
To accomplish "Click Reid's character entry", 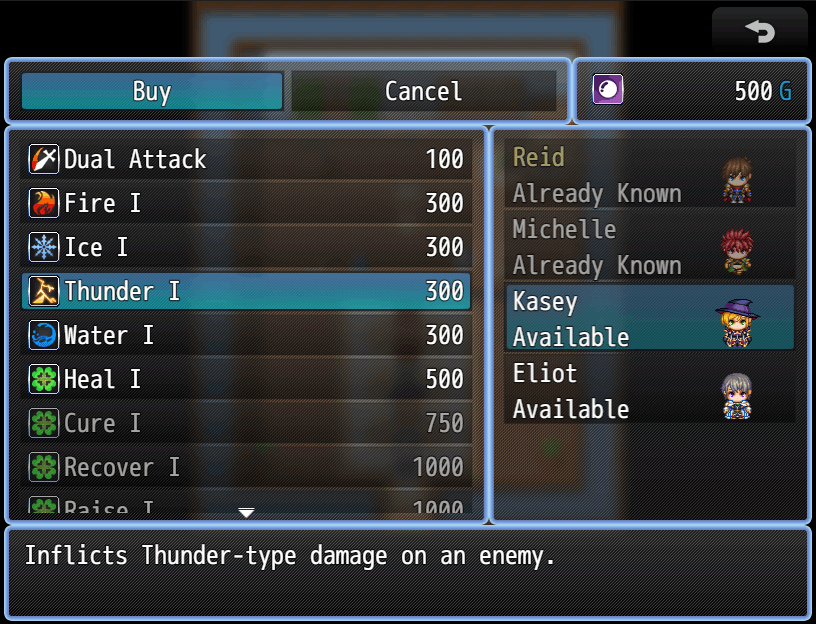I will click(x=650, y=175).
